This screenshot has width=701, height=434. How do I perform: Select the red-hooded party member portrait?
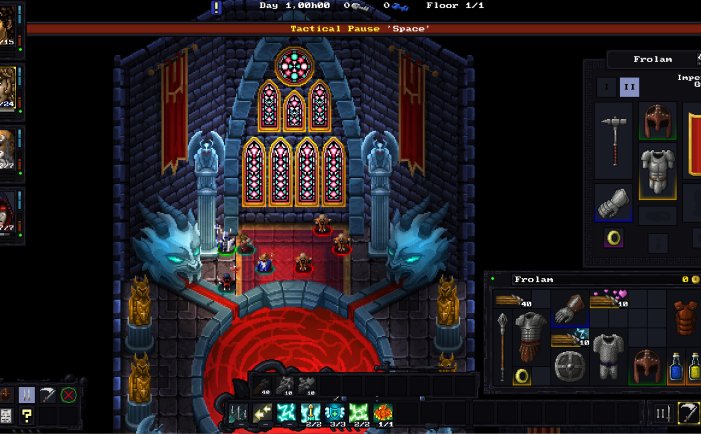[8, 211]
